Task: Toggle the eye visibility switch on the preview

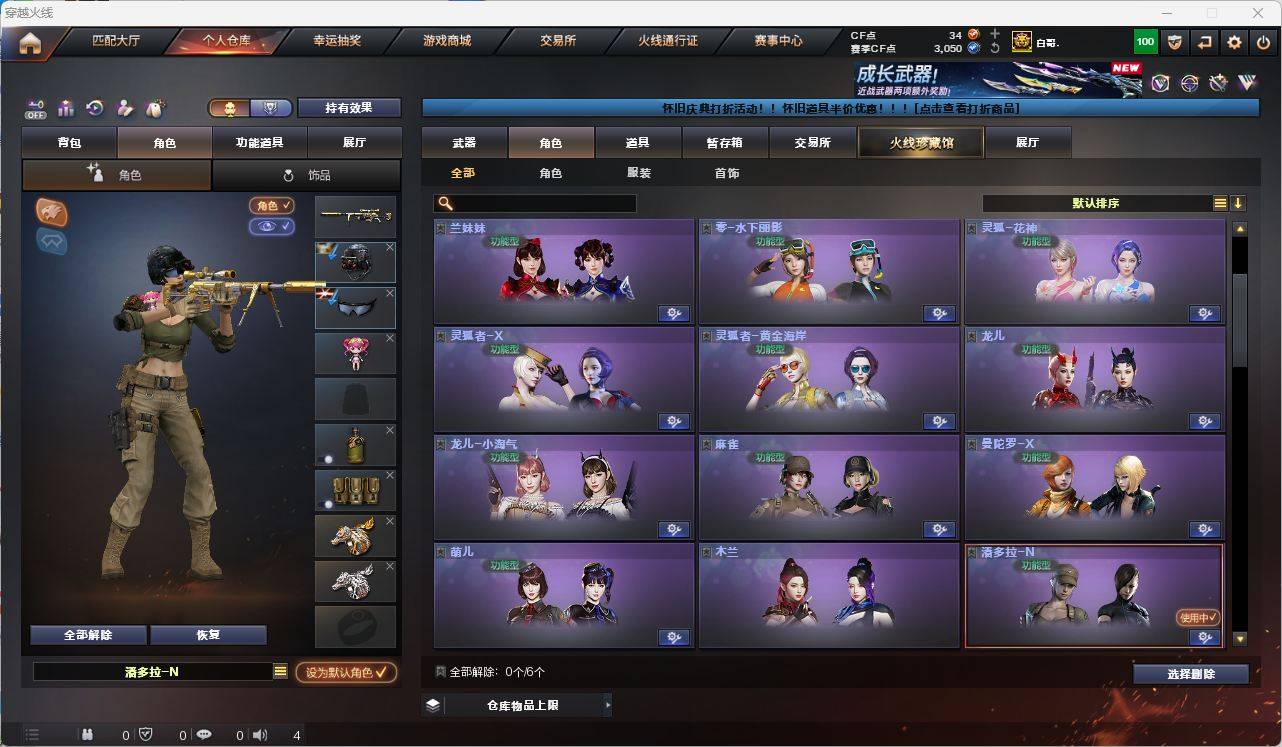Action: click(273, 227)
